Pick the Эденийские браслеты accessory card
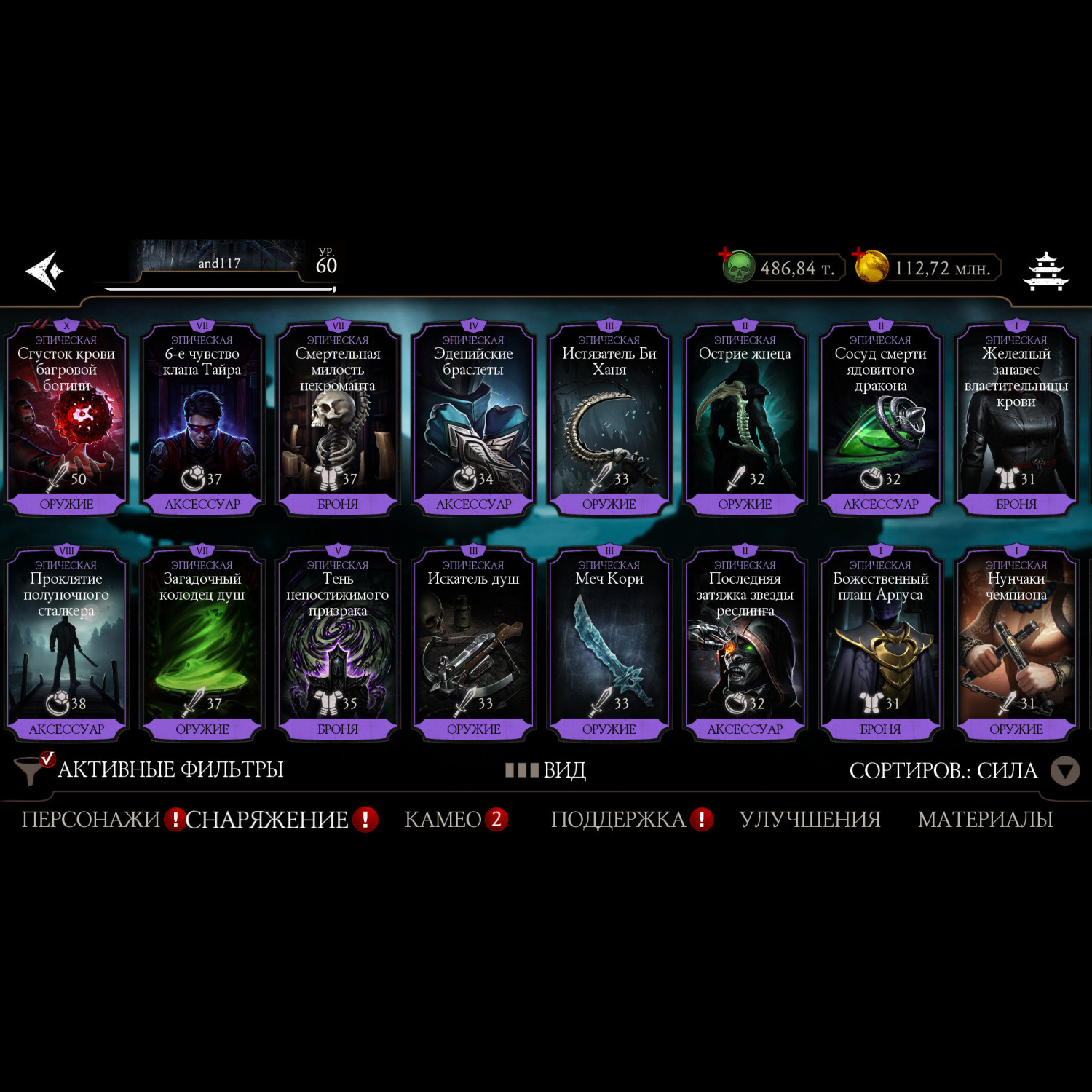 473,420
